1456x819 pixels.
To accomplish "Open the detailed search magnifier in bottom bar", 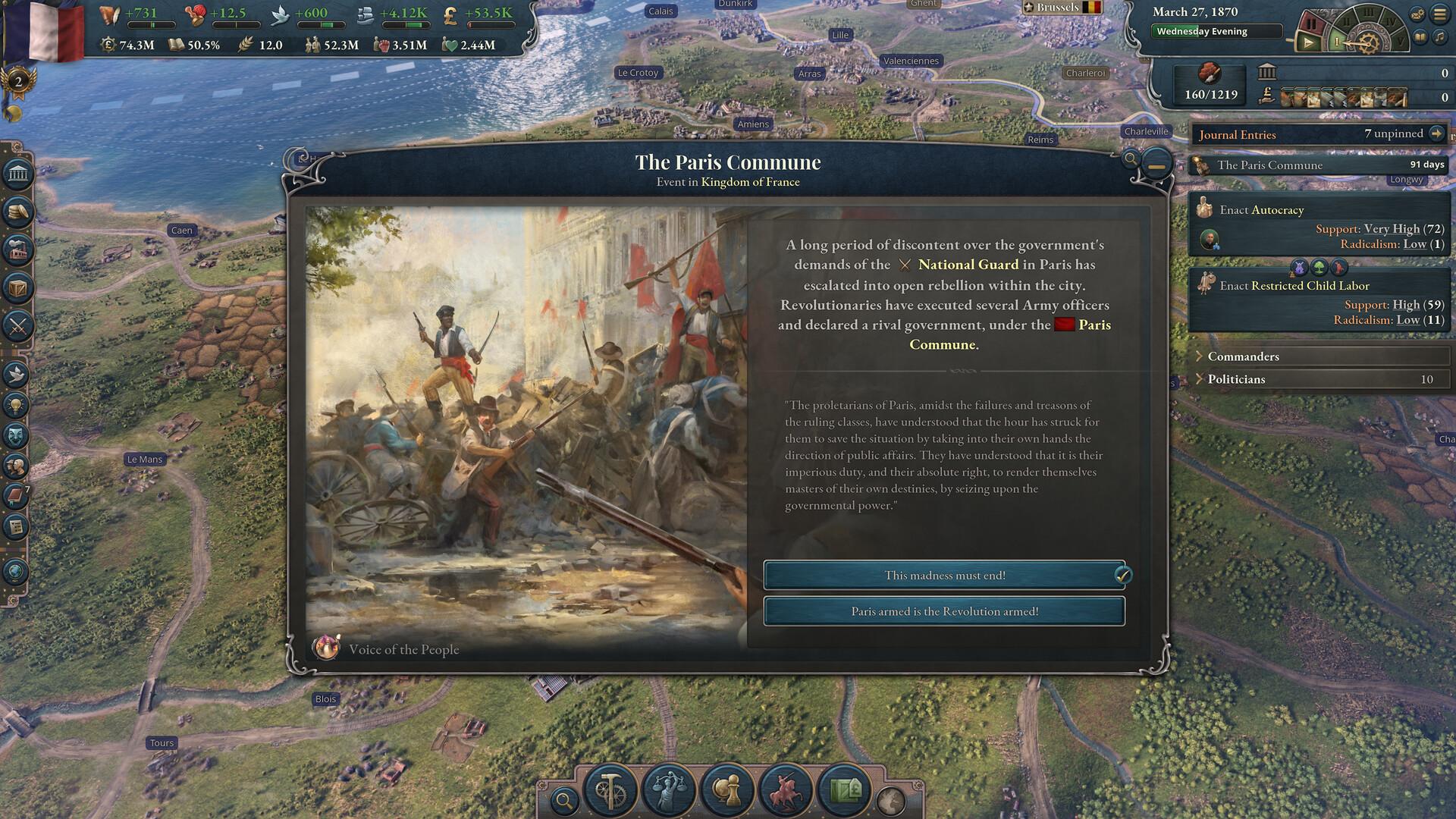I will click(565, 799).
